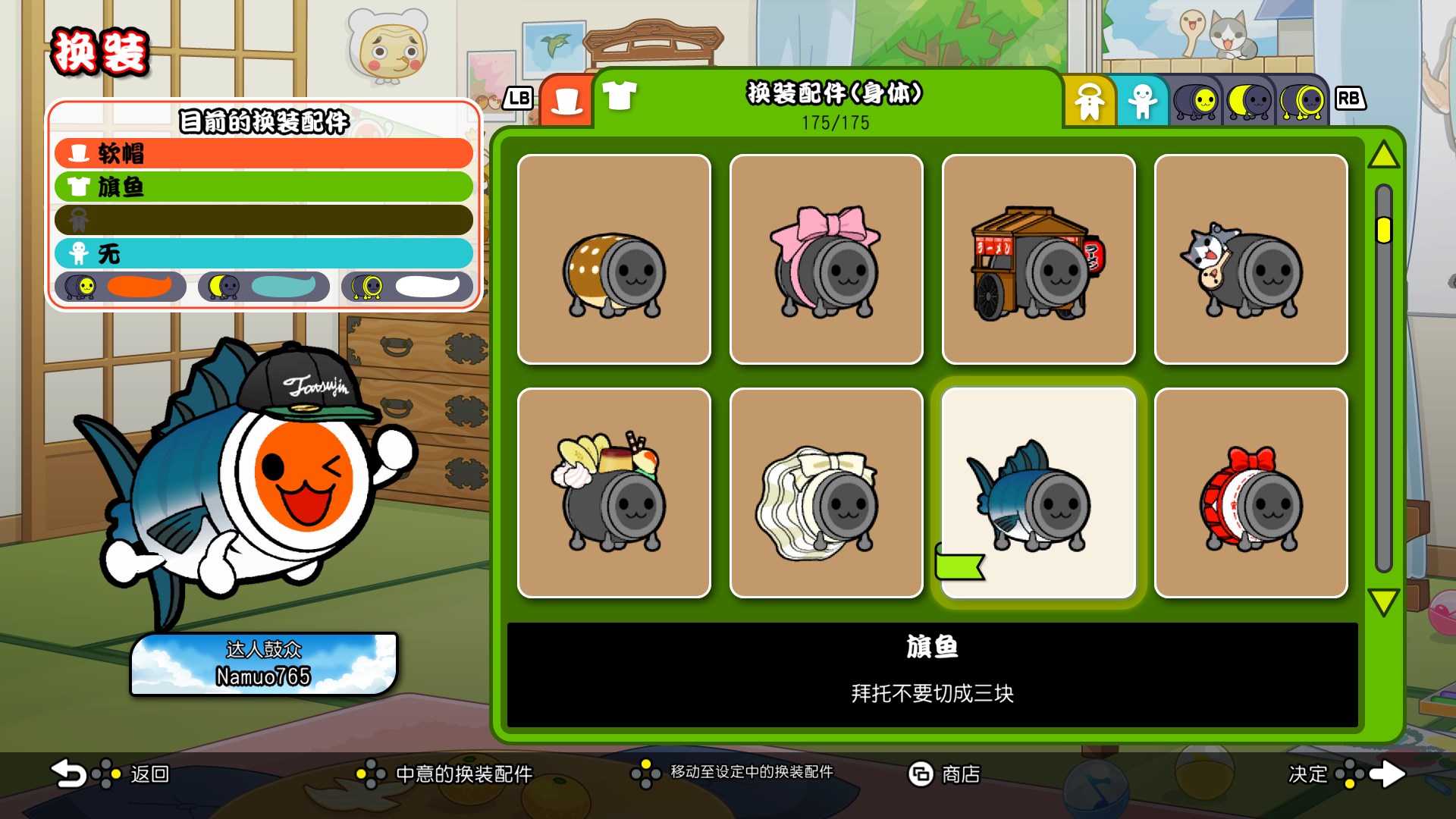1456x819 pixels.
Task: Select the costume category icon
Action: (x=1090, y=101)
